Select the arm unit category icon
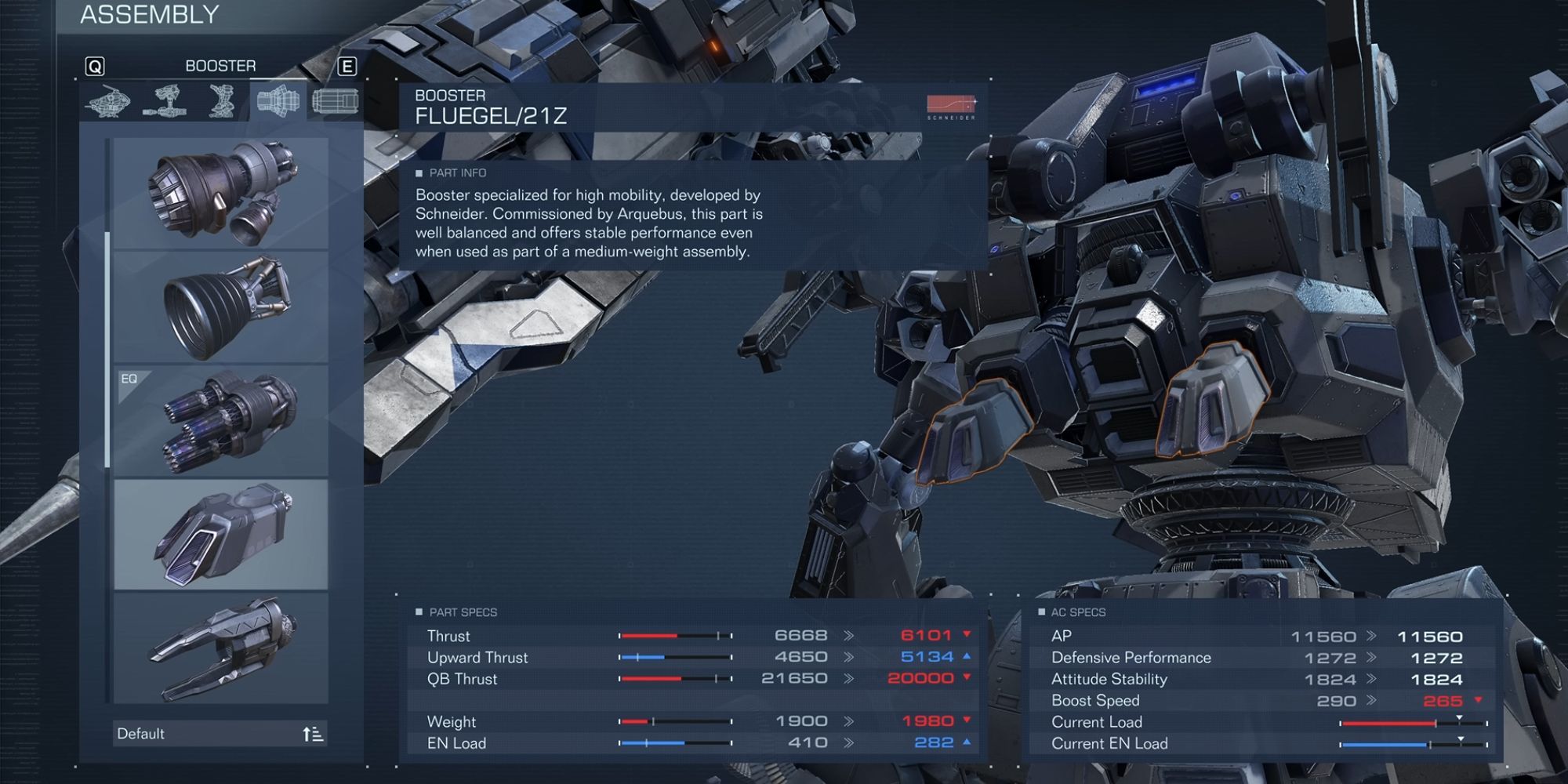This screenshot has width=1568, height=784. (167, 102)
